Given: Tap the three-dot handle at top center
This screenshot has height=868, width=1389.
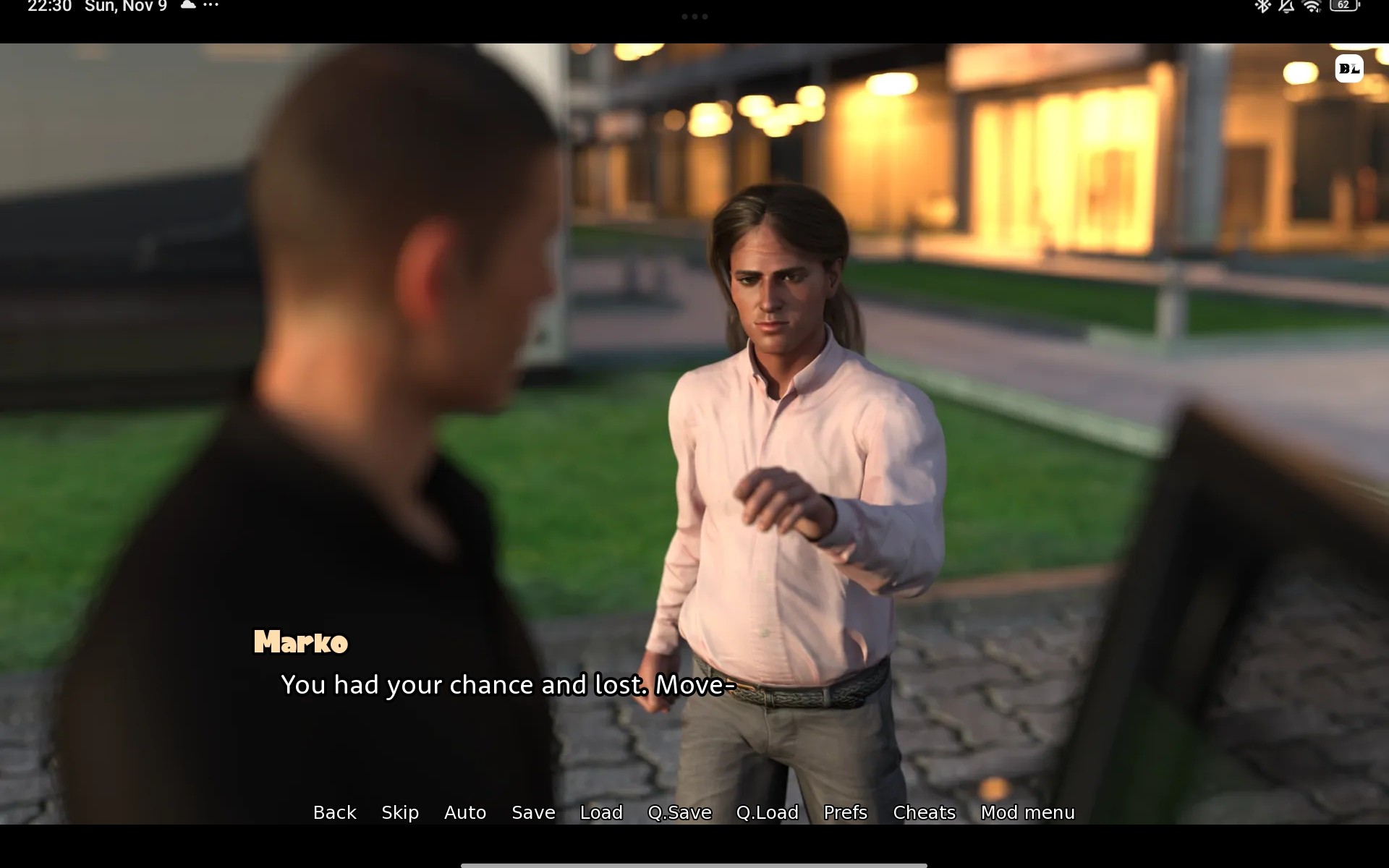Looking at the screenshot, I should tap(694, 17).
